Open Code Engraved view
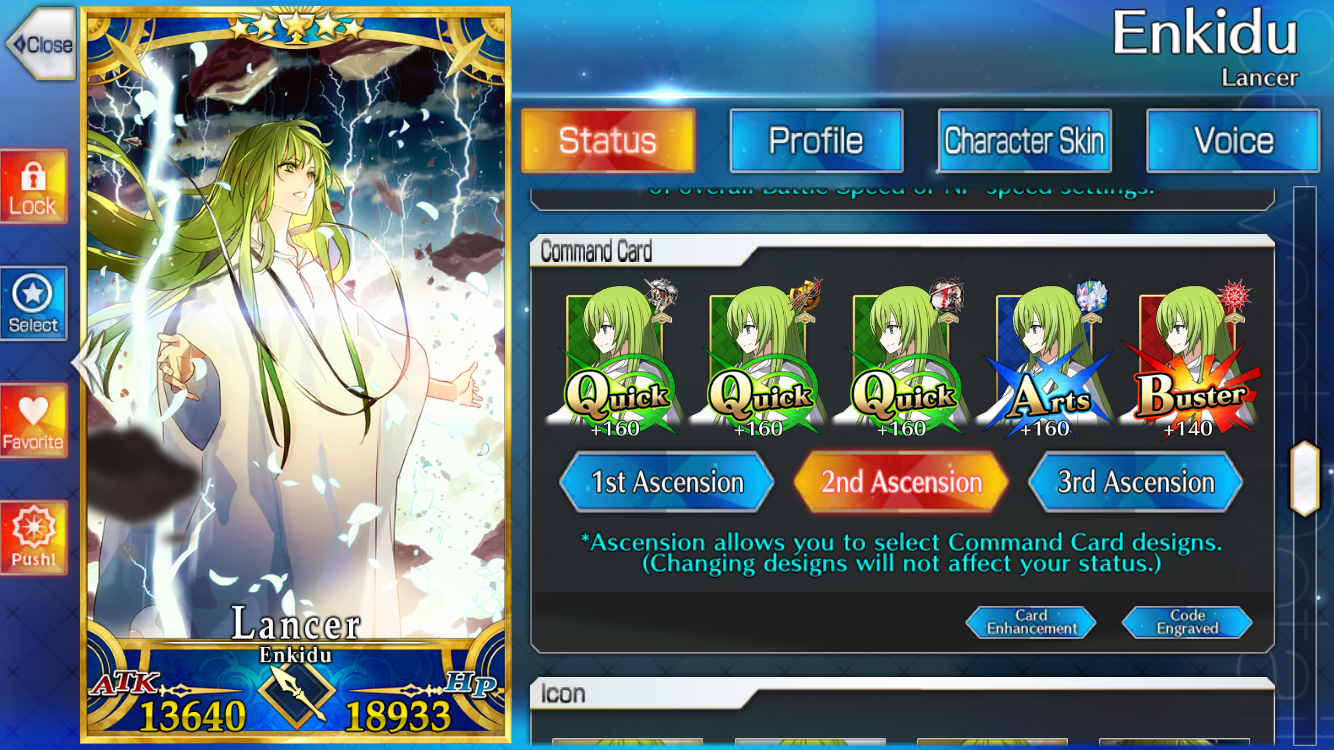The width and height of the screenshot is (1334, 750). coord(1187,622)
